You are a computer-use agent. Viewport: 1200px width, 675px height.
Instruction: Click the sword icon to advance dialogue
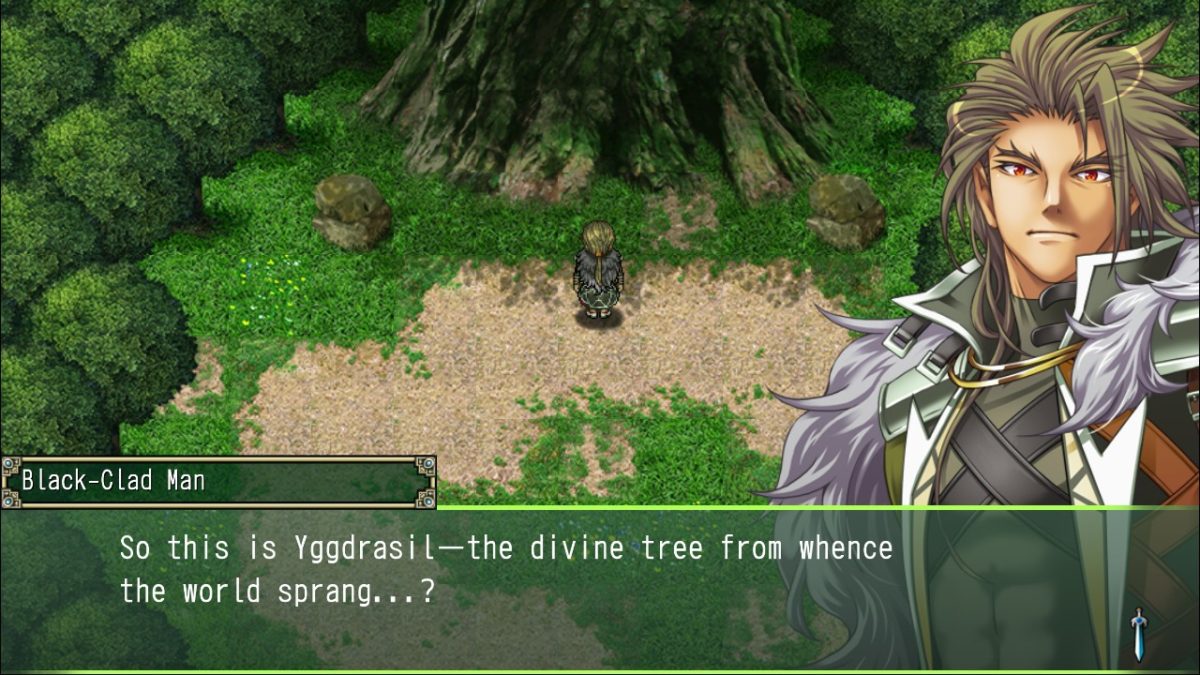pyautogui.click(x=1138, y=633)
